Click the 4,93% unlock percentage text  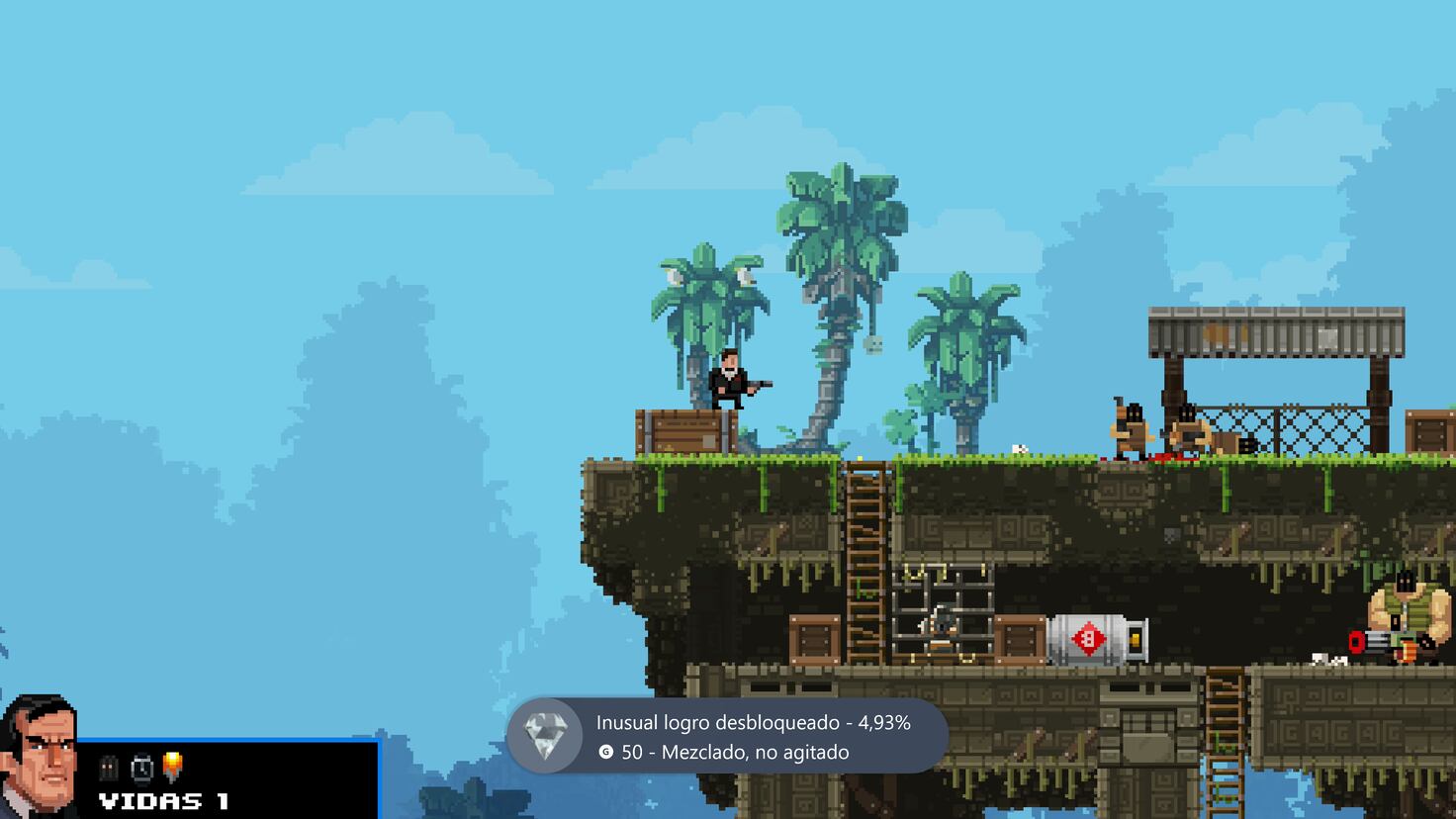(883, 723)
